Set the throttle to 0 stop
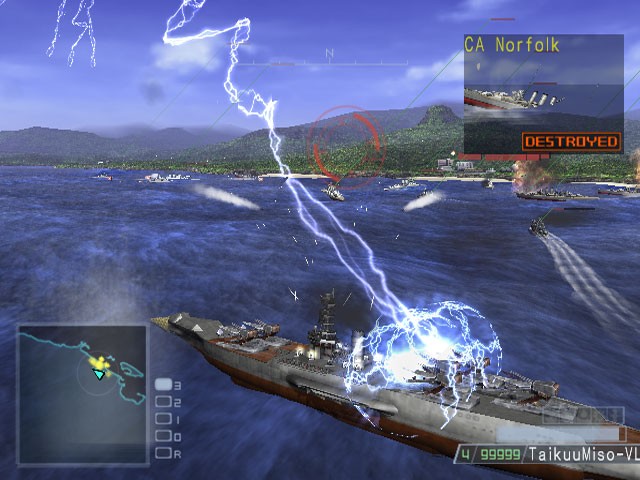The height and width of the screenshot is (480, 640). coord(163,436)
